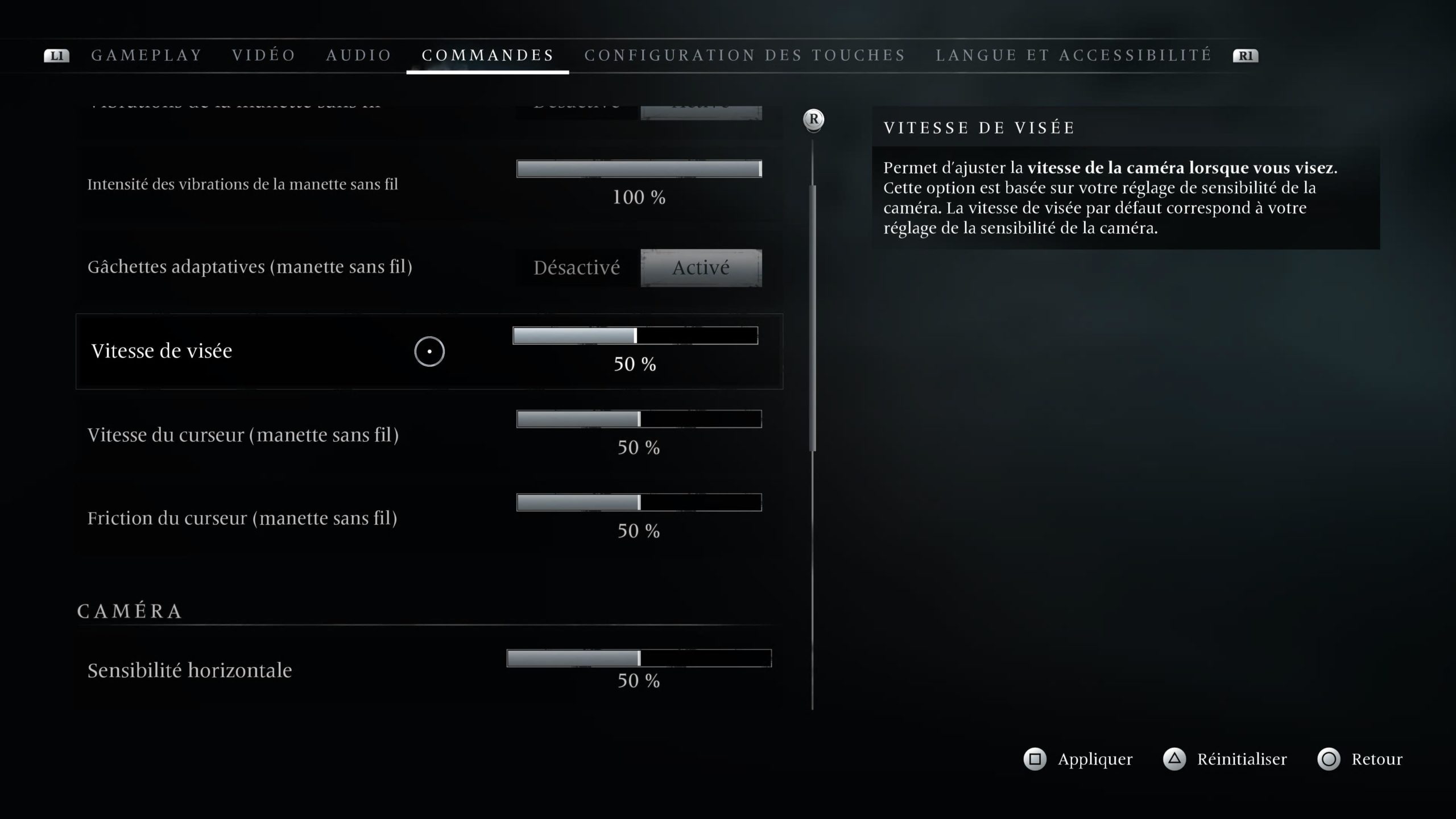This screenshot has width=1456, height=819.
Task: Open Configuration des touches tab
Action: [744, 55]
